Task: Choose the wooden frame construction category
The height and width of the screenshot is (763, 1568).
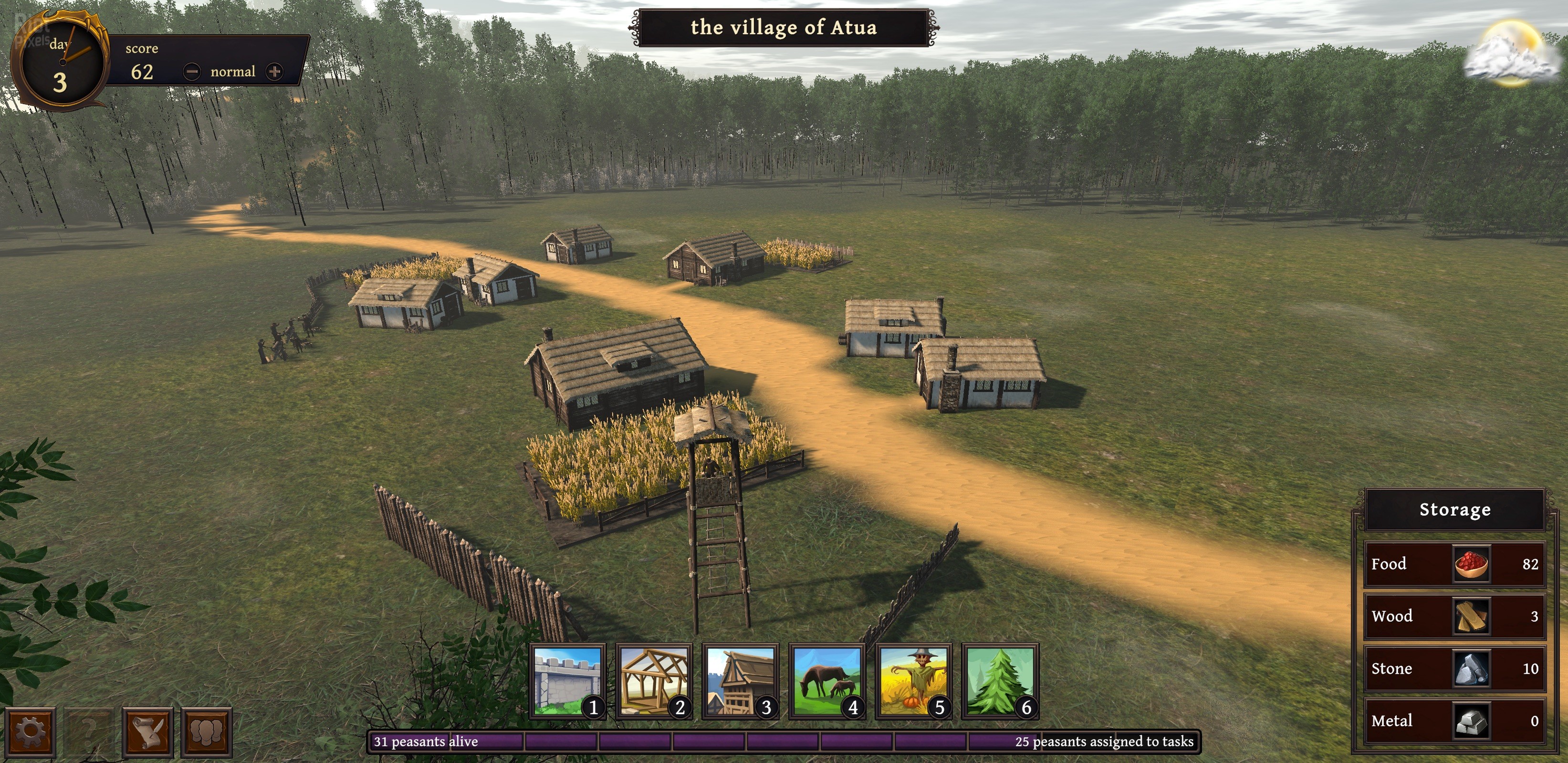Action: coord(654,681)
